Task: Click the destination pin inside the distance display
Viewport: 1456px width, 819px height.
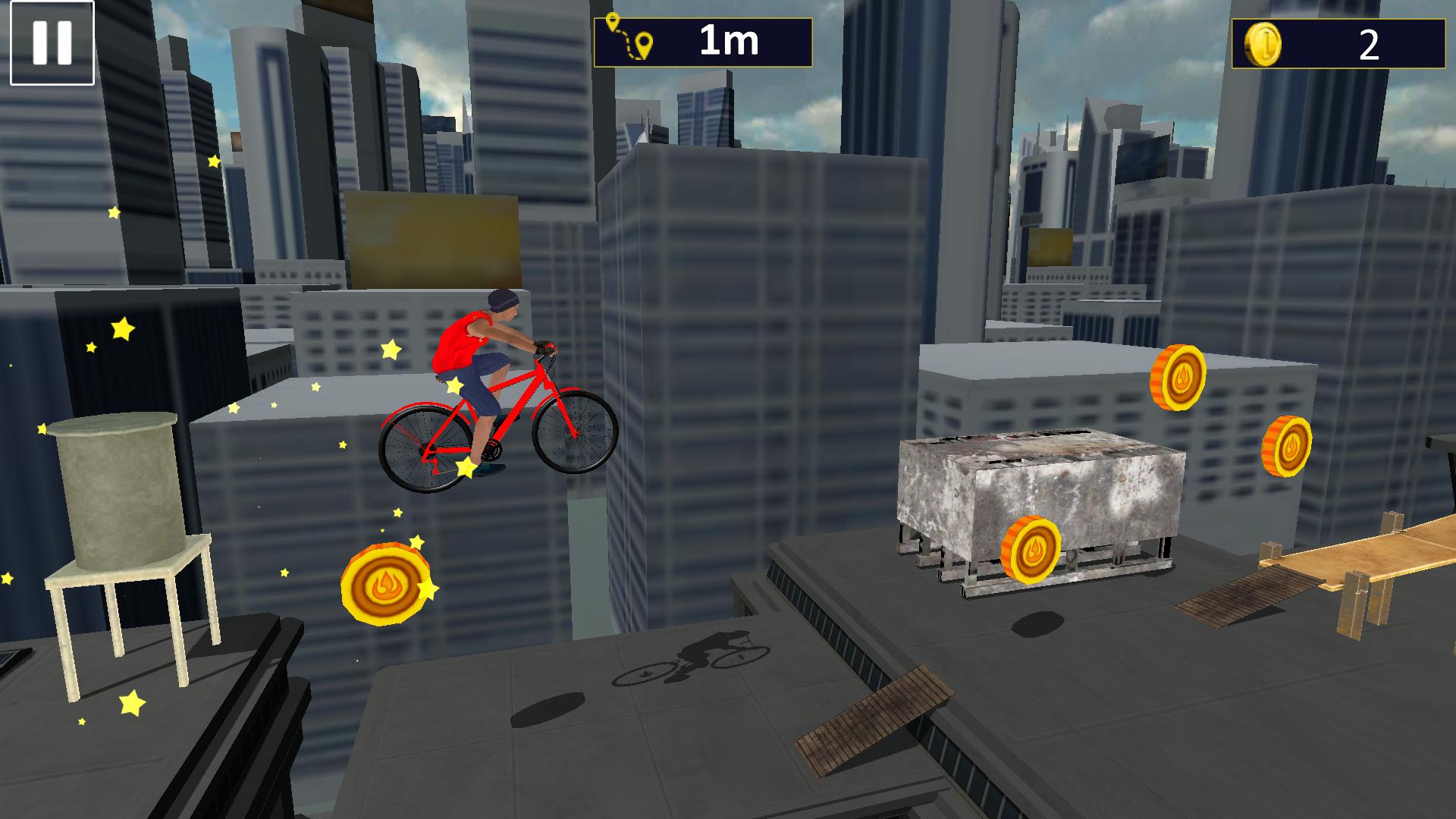Action: tap(643, 42)
